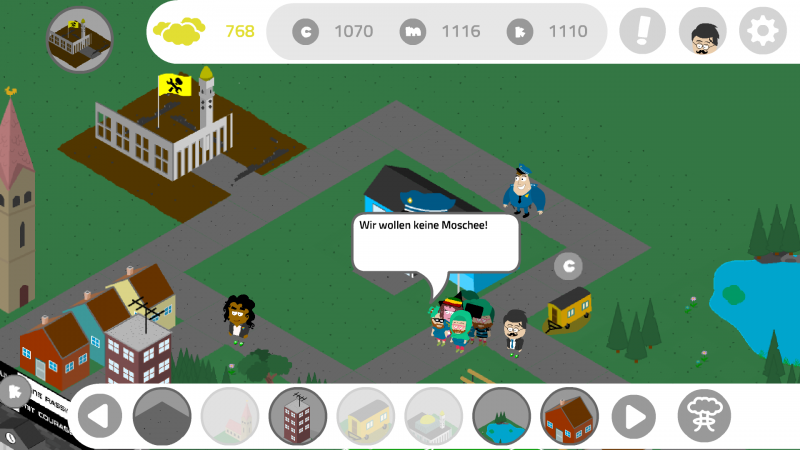Select the yellow trailer building

click(366, 415)
